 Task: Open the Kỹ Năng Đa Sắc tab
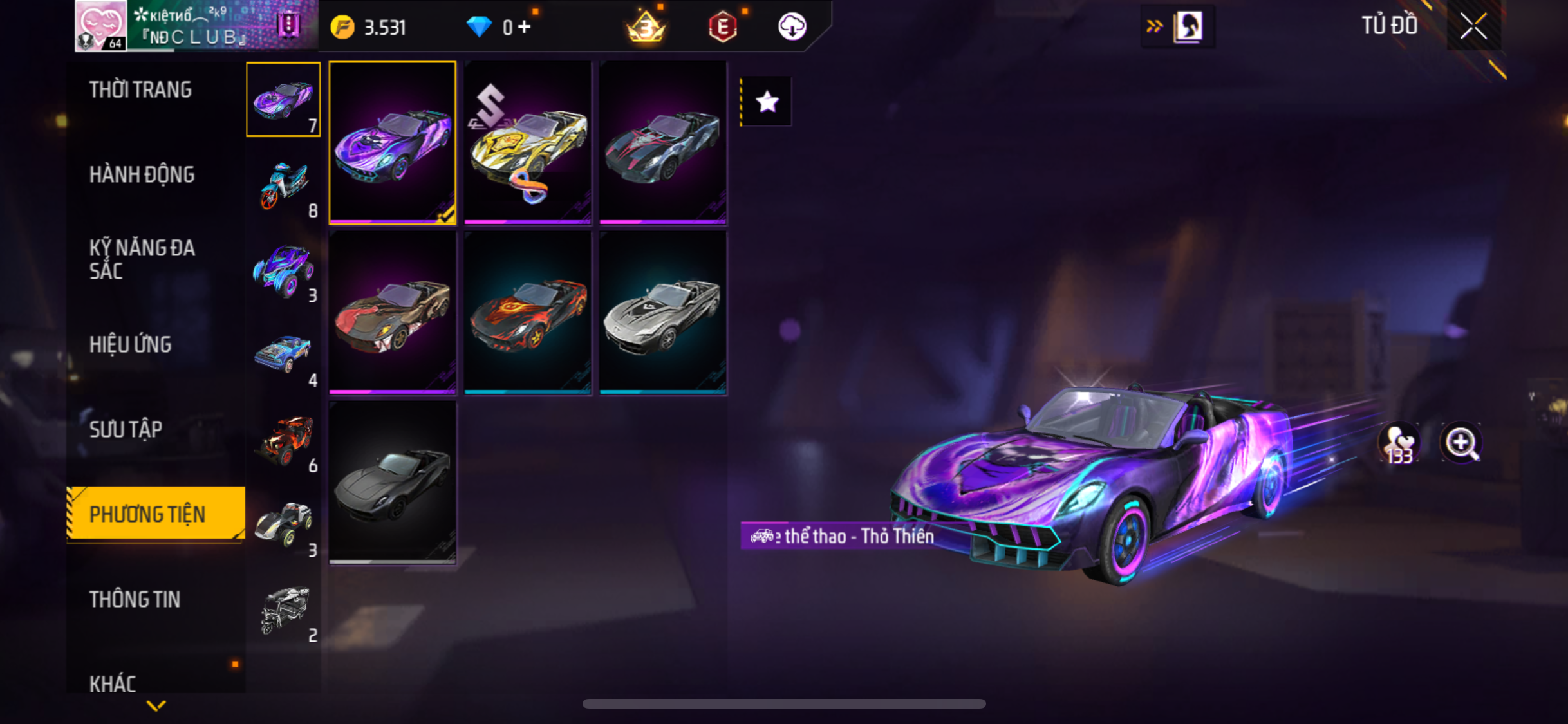coord(142,259)
